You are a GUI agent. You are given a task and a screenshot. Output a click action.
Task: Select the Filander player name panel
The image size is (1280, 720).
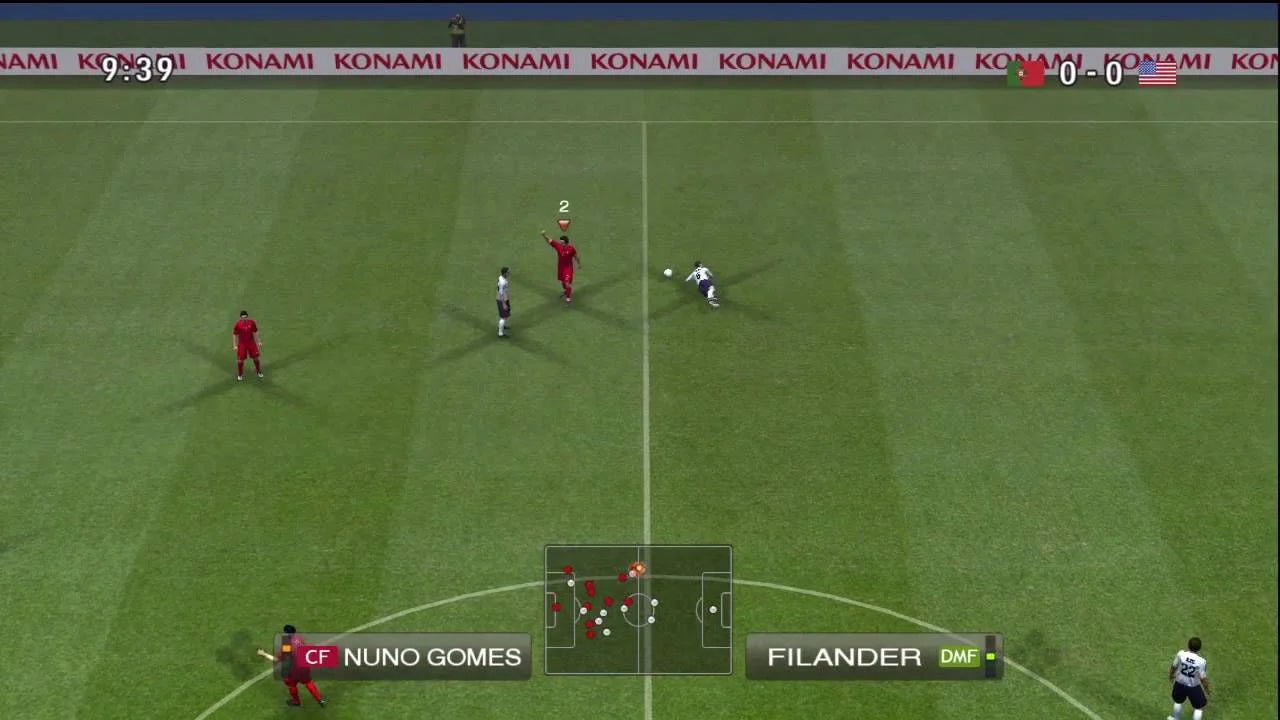coord(872,657)
